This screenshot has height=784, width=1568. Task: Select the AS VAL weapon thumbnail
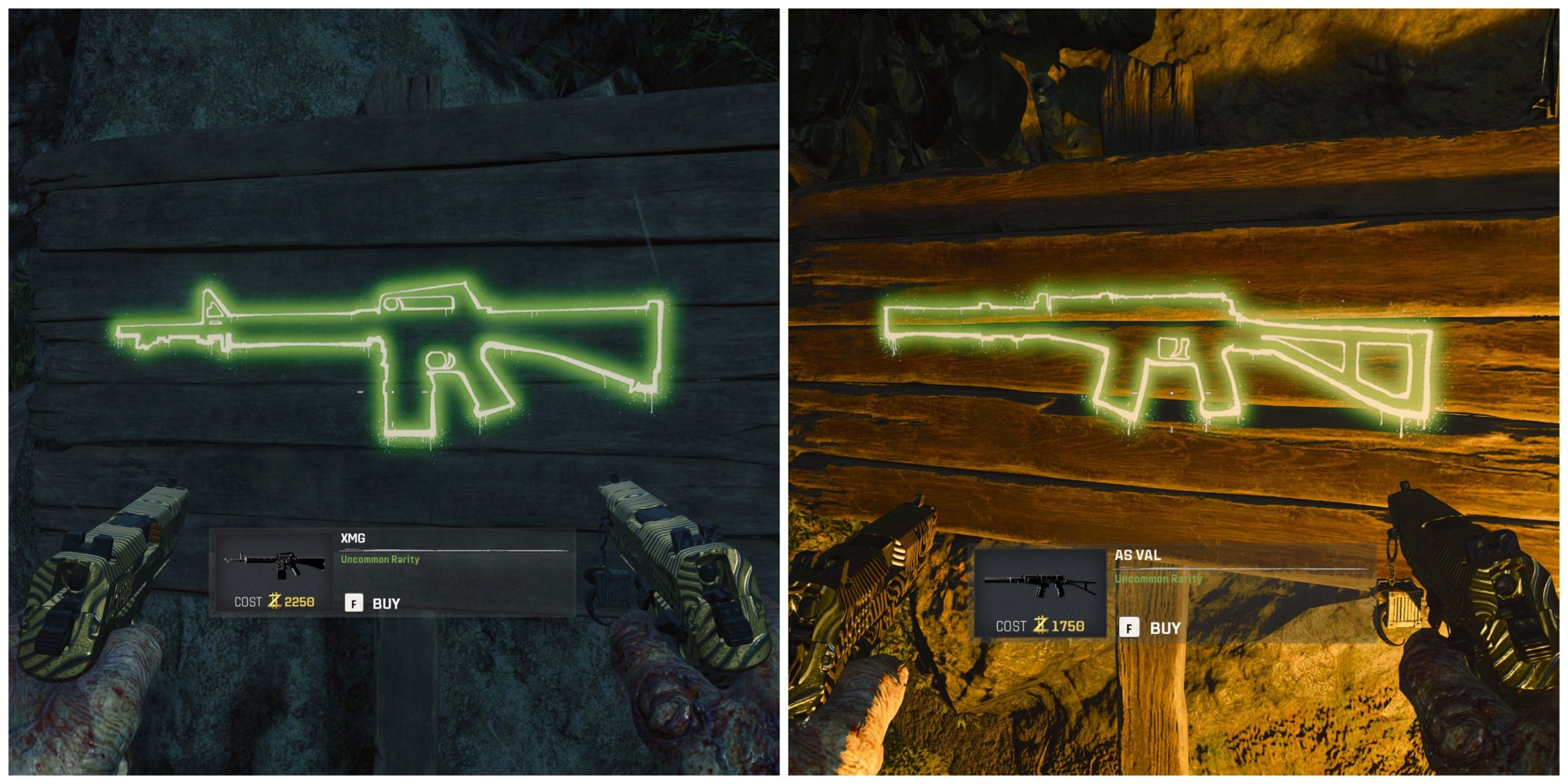1039,584
